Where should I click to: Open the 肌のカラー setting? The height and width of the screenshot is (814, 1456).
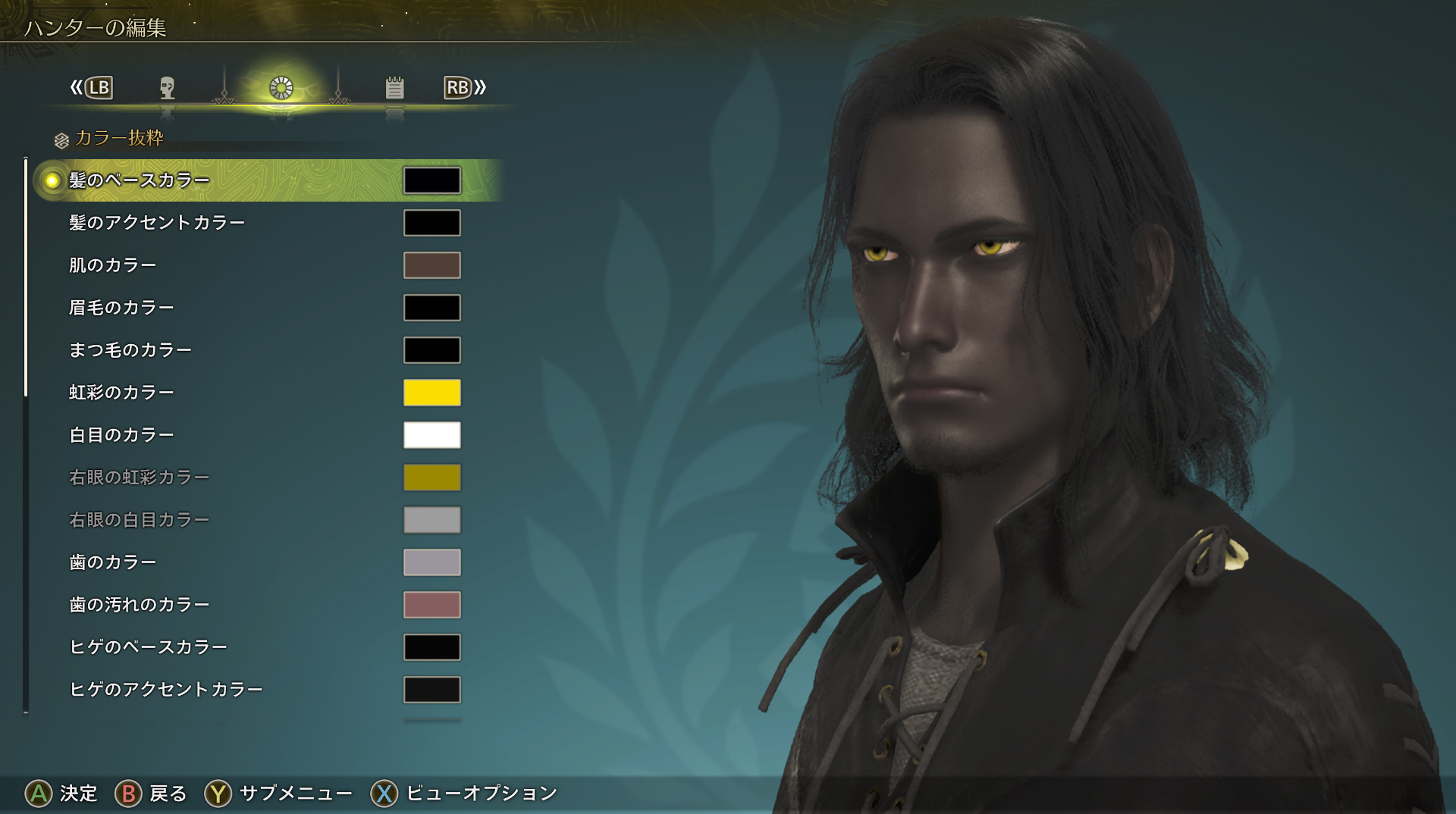pyautogui.click(x=113, y=265)
